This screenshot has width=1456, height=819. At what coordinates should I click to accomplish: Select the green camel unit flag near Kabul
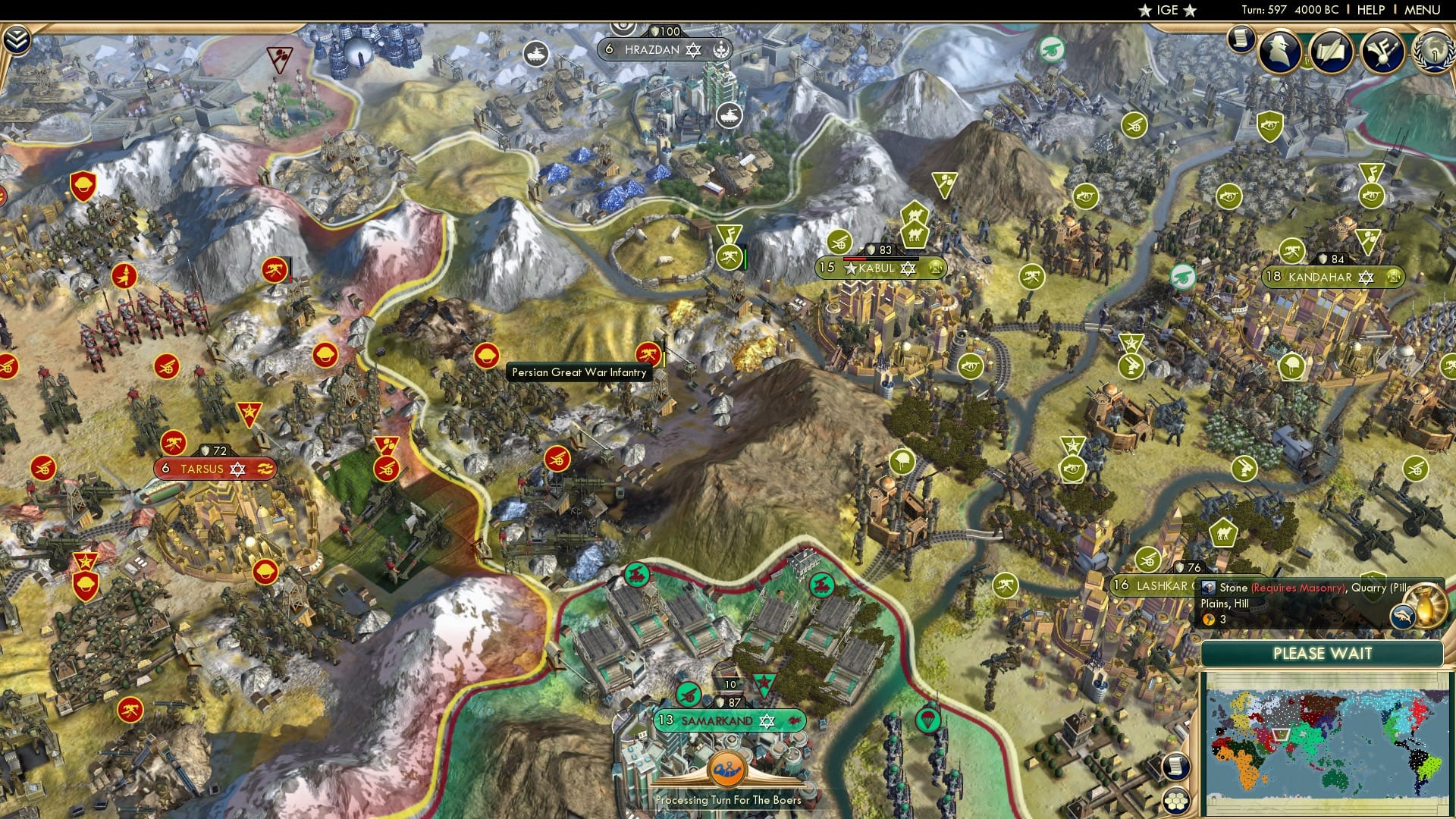click(x=914, y=233)
